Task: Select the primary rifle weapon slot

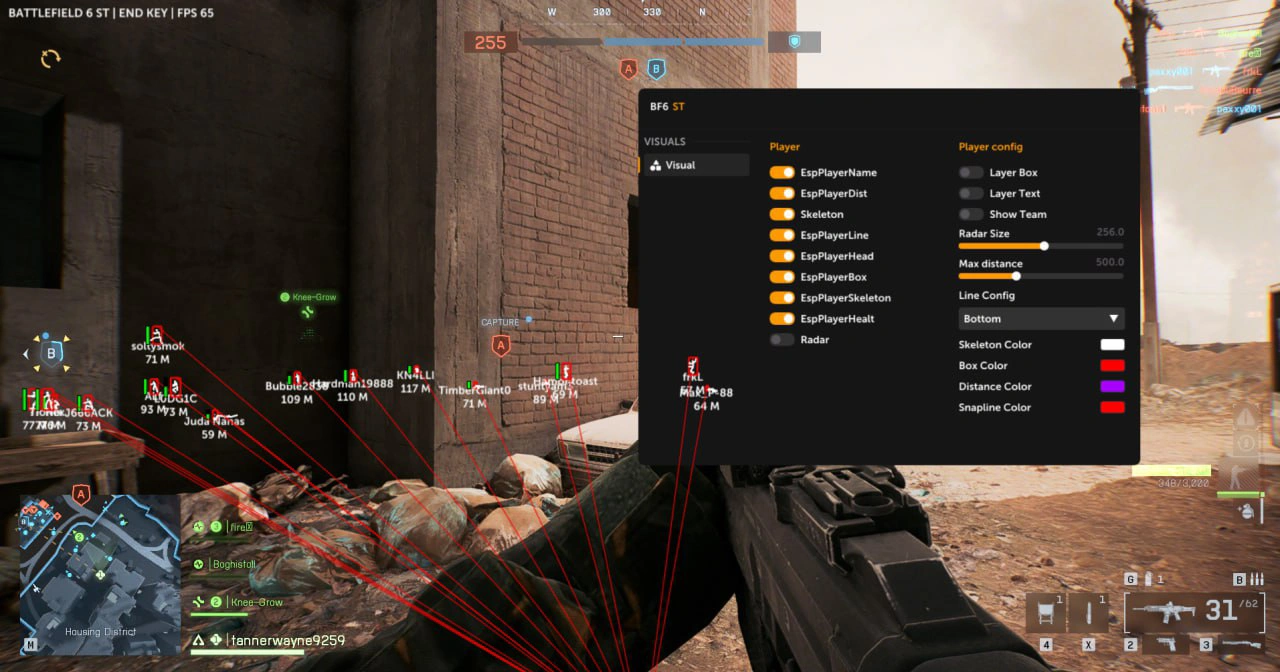Action: click(1194, 610)
